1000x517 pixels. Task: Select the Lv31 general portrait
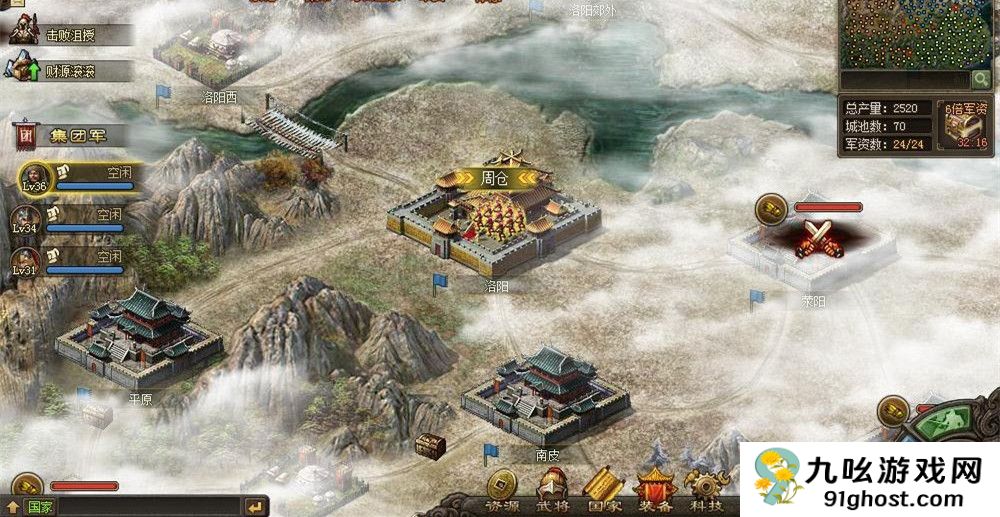pyautogui.click(x=27, y=262)
